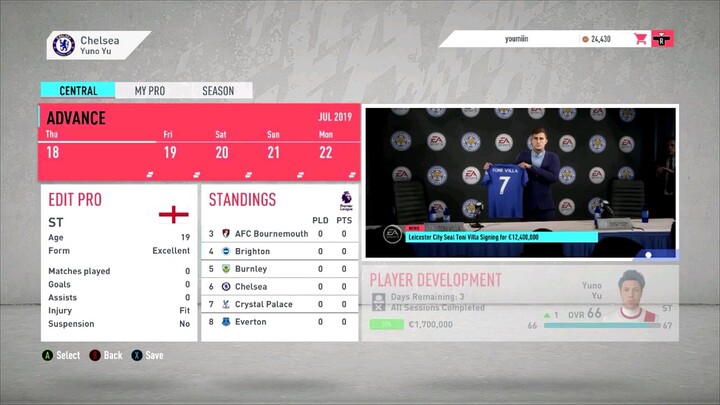Open the Leicester City news story
The width and height of the screenshot is (720, 405).
pos(520,180)
